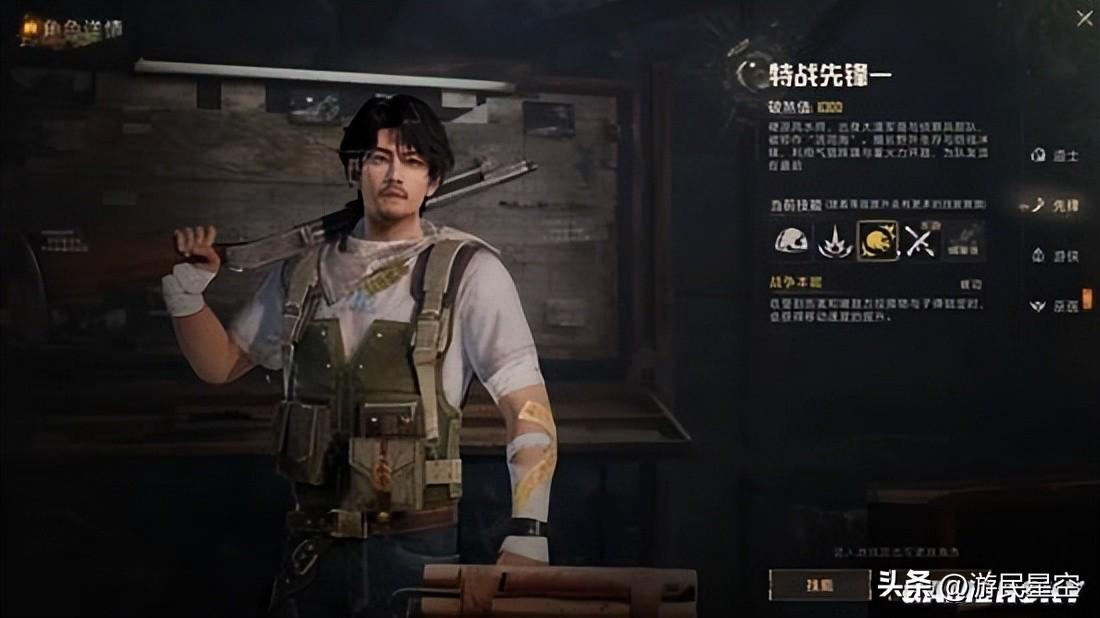Choose the spiked burst skill icon
This screenshot has width=1100, height=618.
click(x=834, y=241)
